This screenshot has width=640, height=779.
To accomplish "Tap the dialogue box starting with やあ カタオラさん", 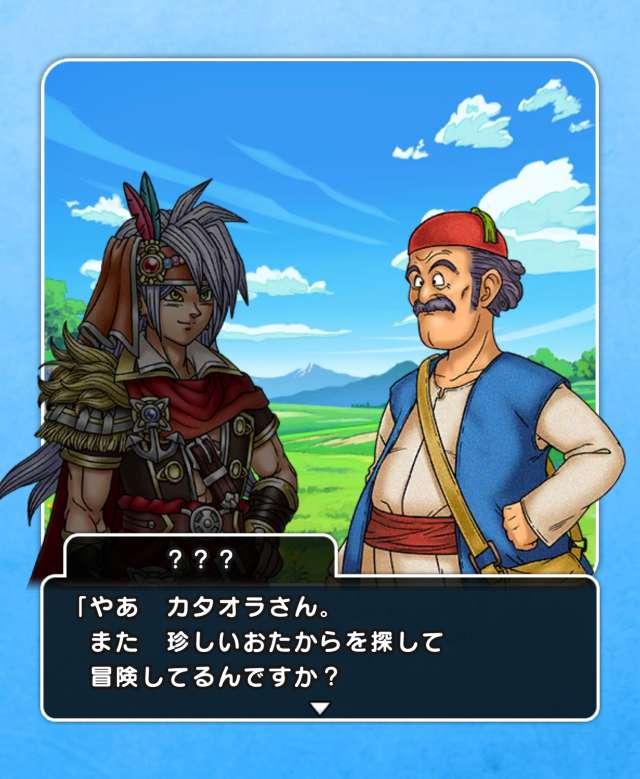I will coord(319,645).
